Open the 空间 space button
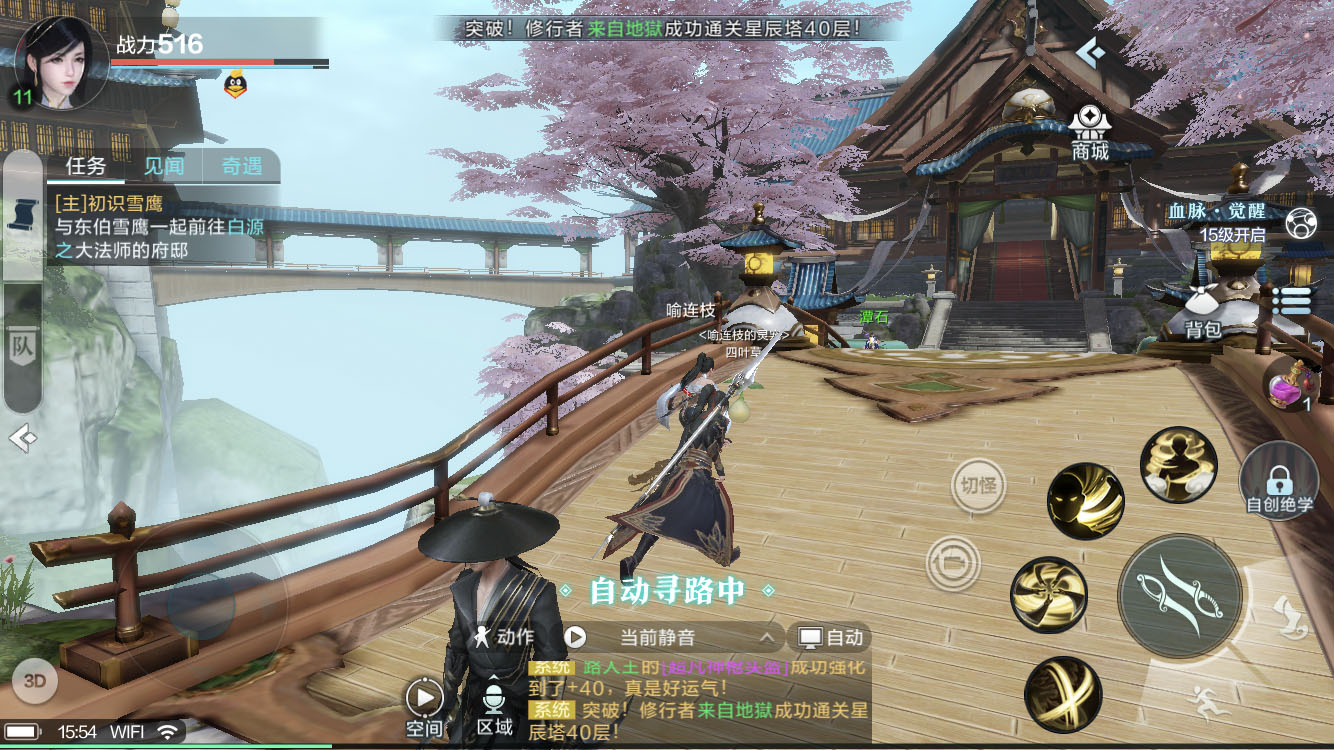Screen dimensions: 1334x750 pyautogui.click(x=424, y=707)
